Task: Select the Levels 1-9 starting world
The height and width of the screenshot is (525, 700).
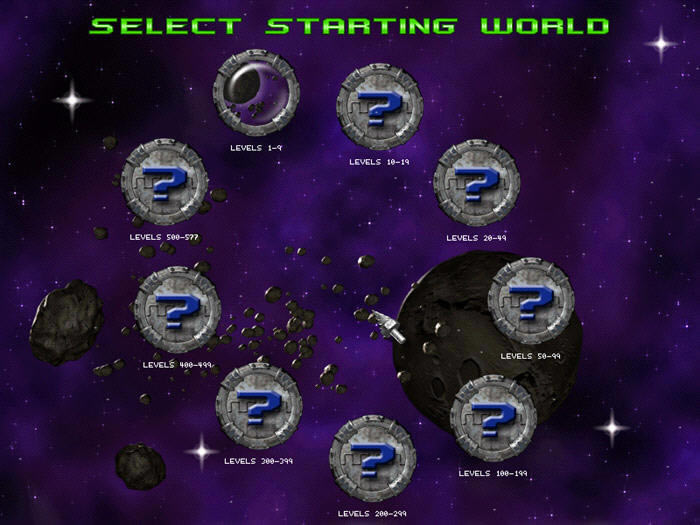Action: coord(257,94)
